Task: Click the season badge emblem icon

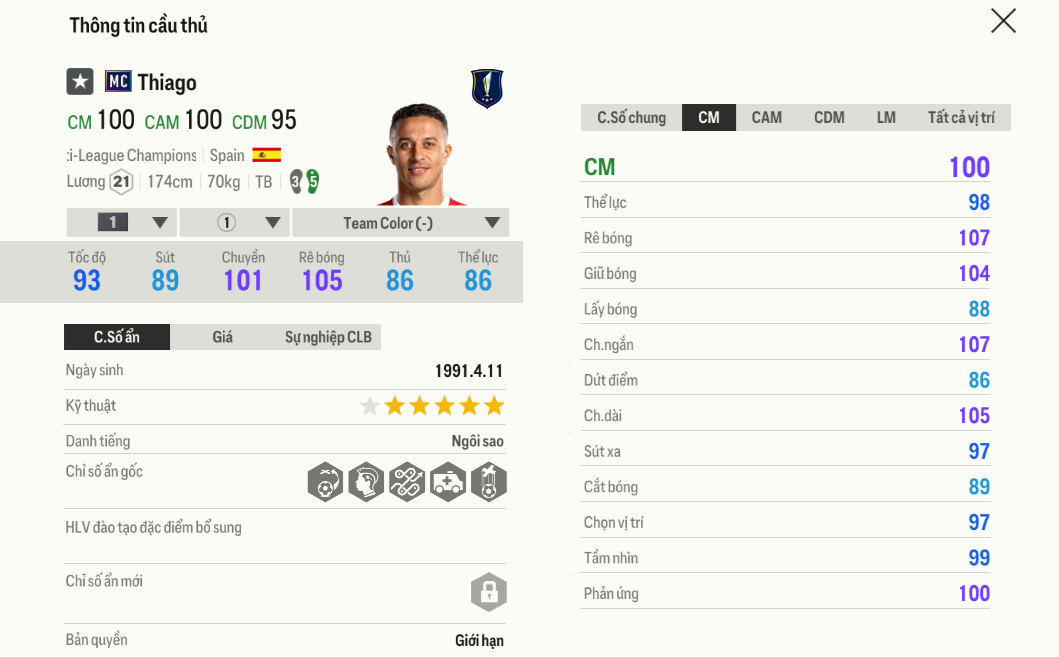Action: coord(487,88)
